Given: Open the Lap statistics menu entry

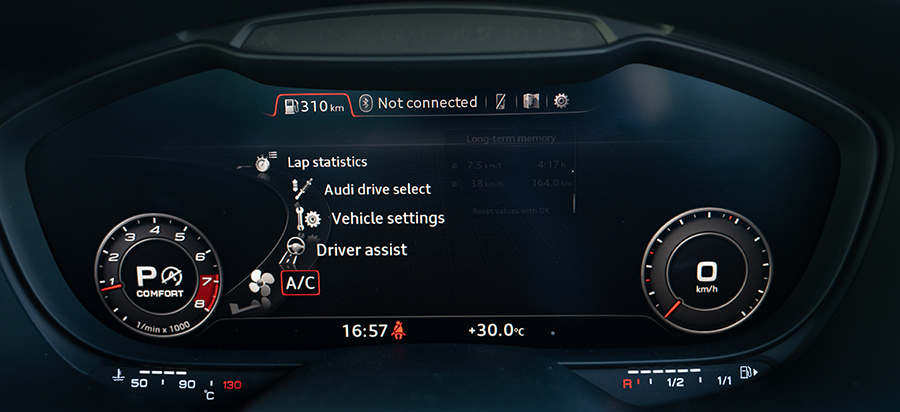Looking at the screenshot, I should [326, 161].
